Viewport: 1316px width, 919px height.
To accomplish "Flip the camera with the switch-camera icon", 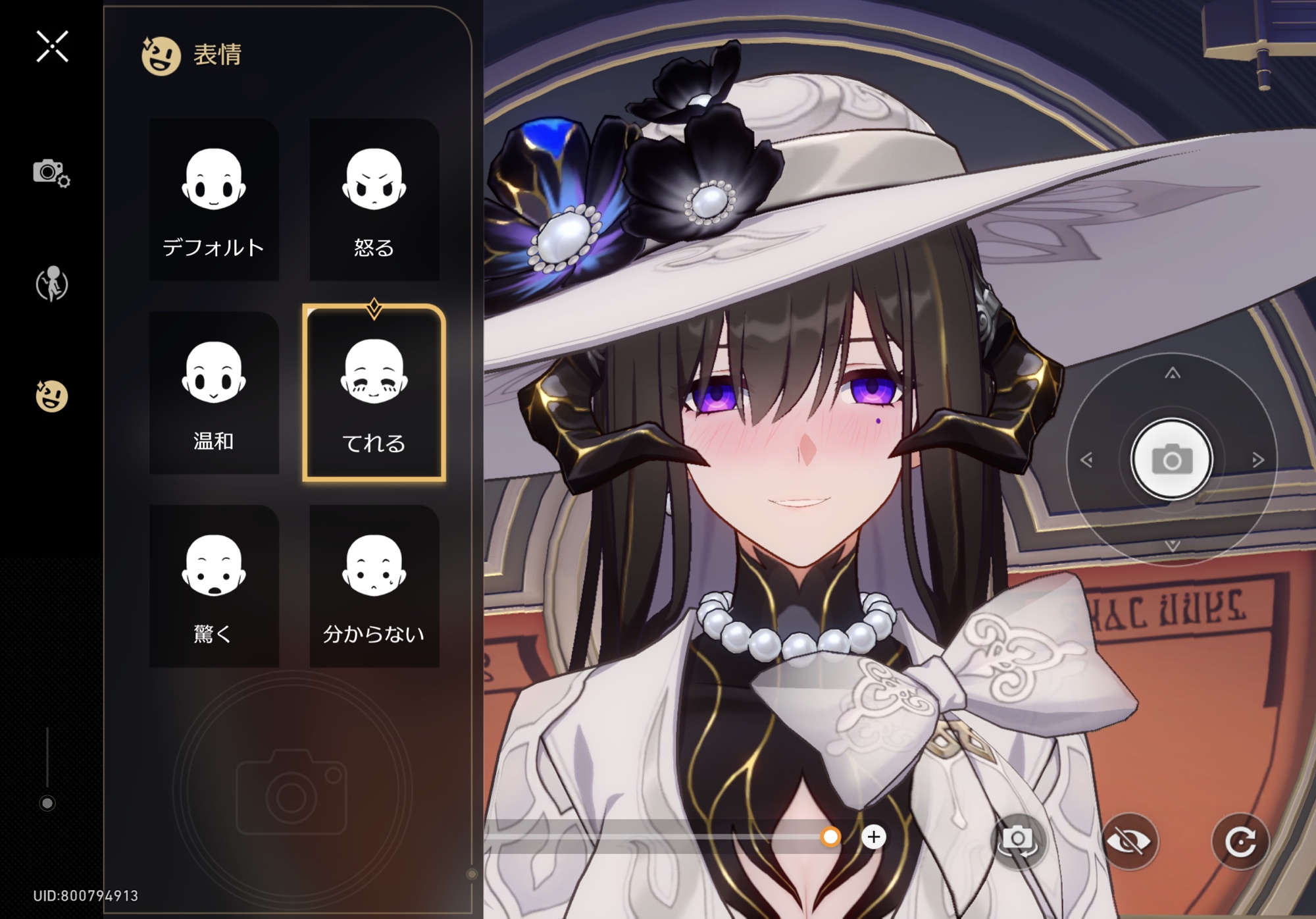I will pyautogui.click(x=1017, y=841).
